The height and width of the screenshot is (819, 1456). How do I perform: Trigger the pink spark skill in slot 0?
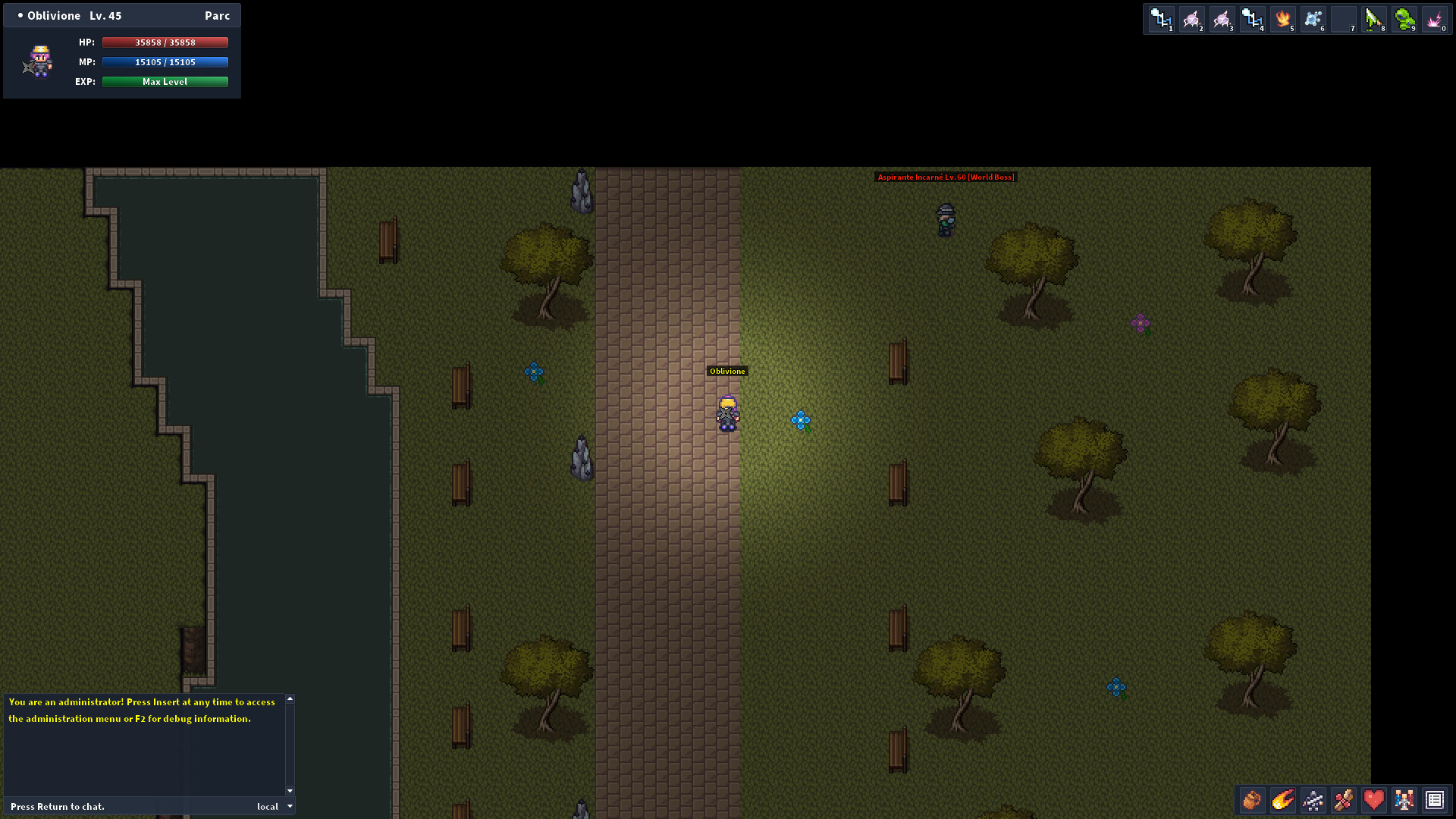coord(1434,19)
